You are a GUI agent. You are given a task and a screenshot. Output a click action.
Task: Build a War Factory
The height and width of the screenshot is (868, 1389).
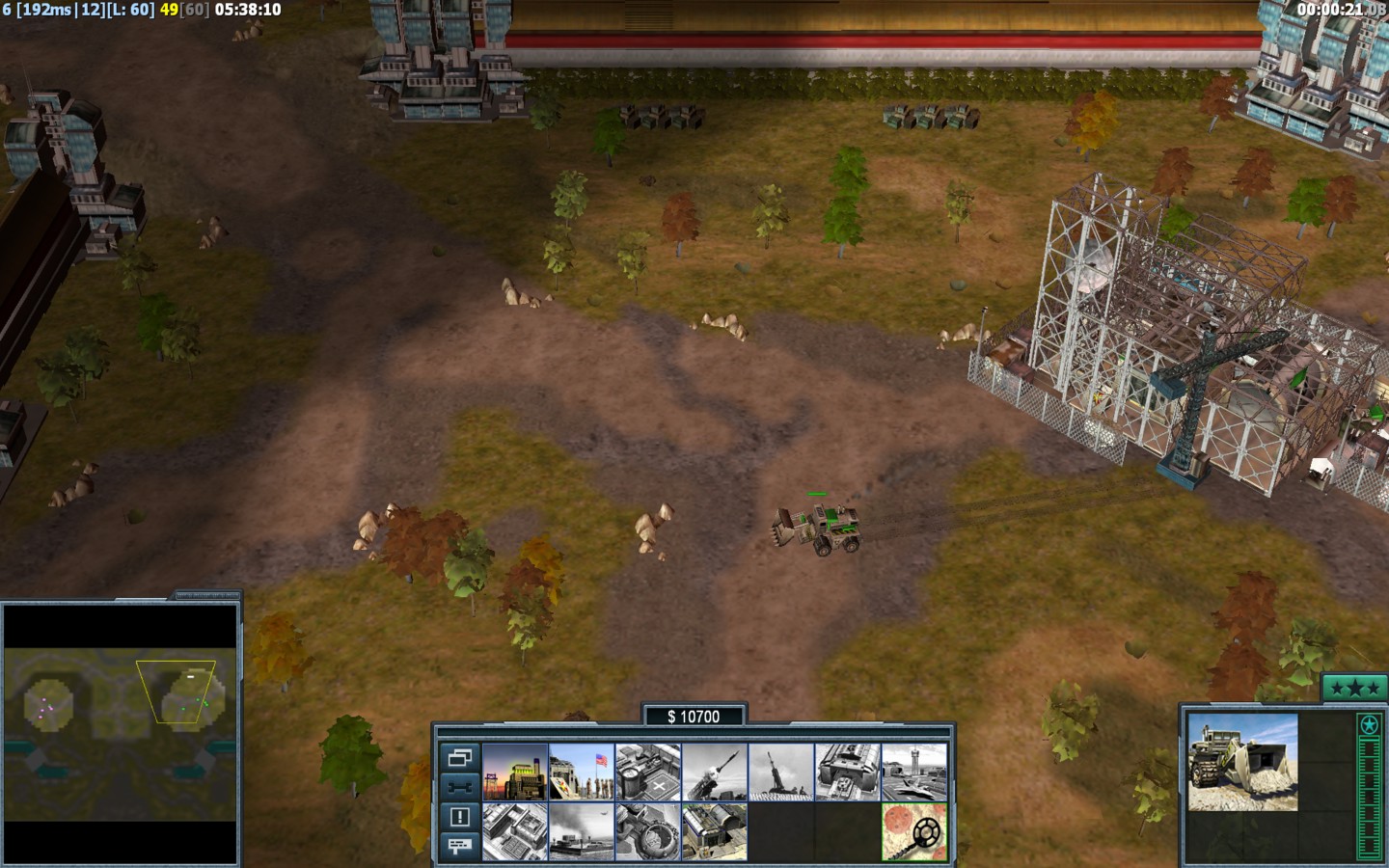coord(847,772)
